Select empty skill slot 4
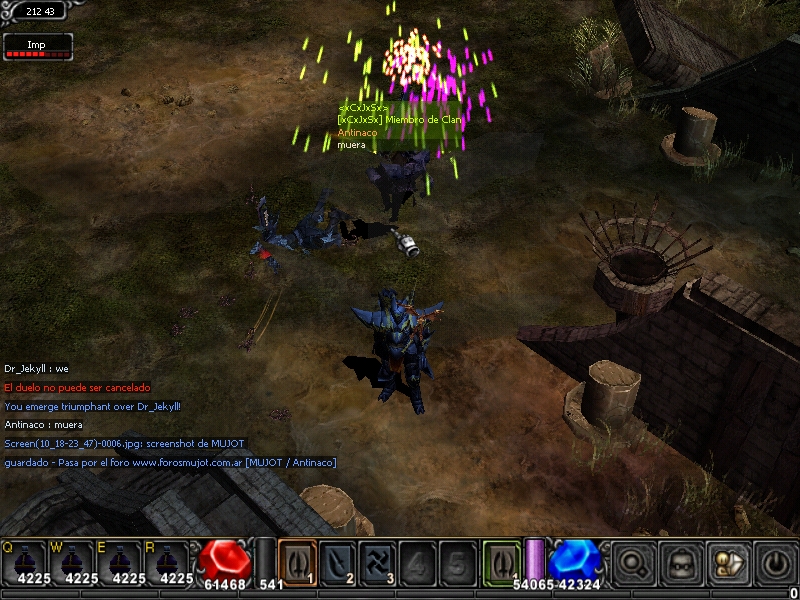 point(417,561)
